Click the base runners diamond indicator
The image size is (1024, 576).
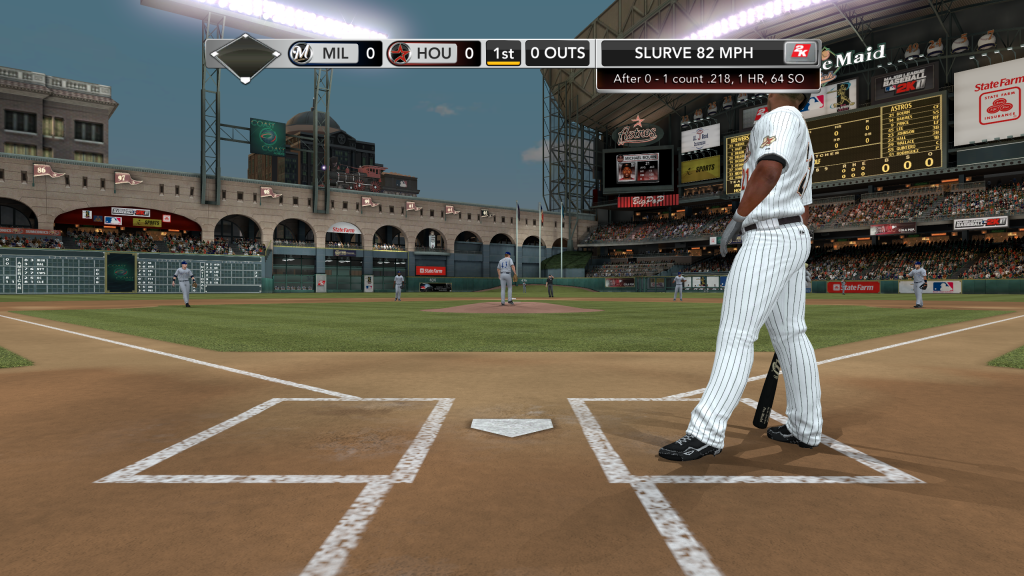point(245,58)
